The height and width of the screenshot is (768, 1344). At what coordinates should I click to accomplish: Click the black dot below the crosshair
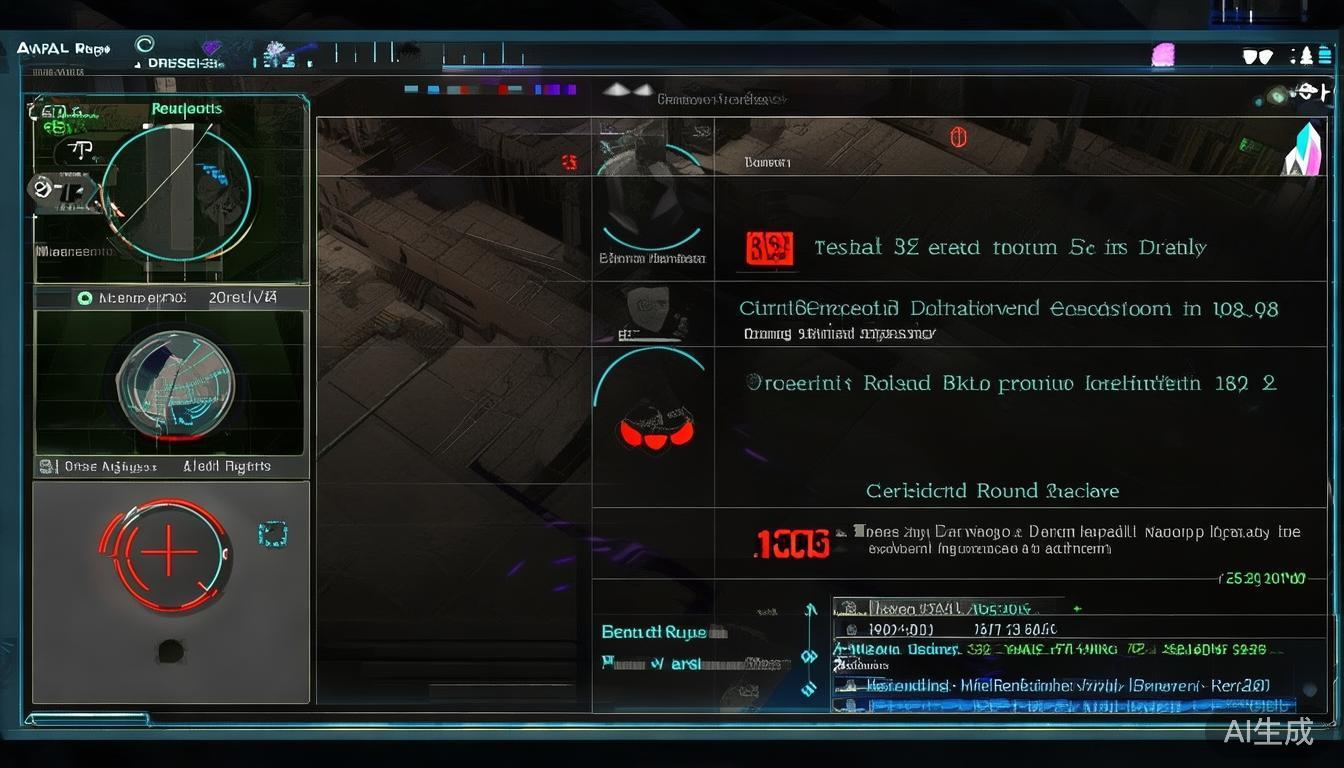171,651
